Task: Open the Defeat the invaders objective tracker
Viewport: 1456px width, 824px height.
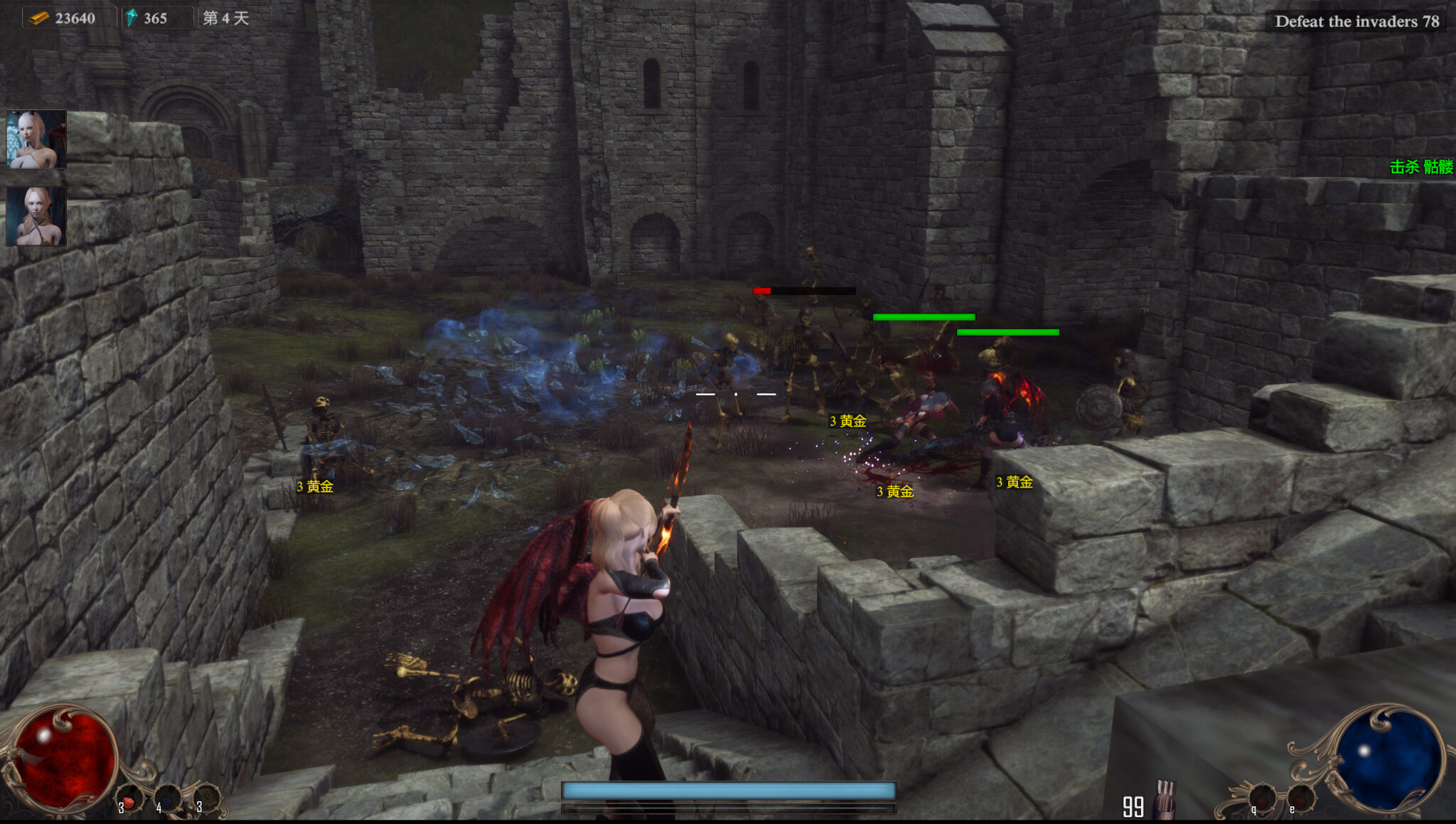Action: click(1356, 21)
